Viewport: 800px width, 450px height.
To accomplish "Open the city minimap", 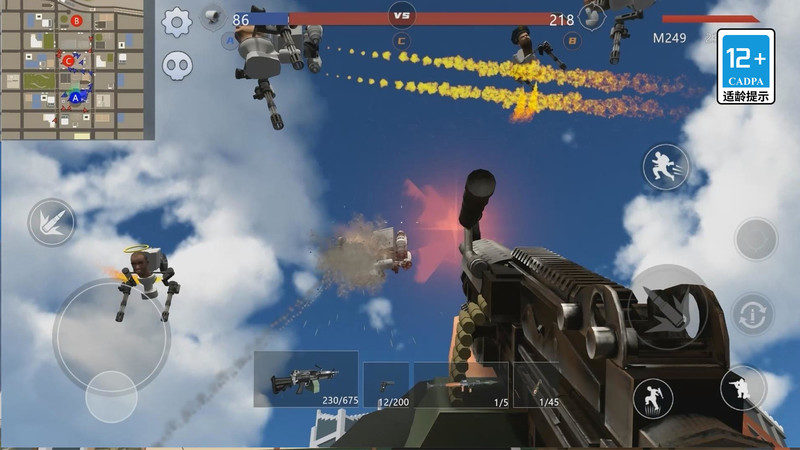I will (x=77, y=69).
